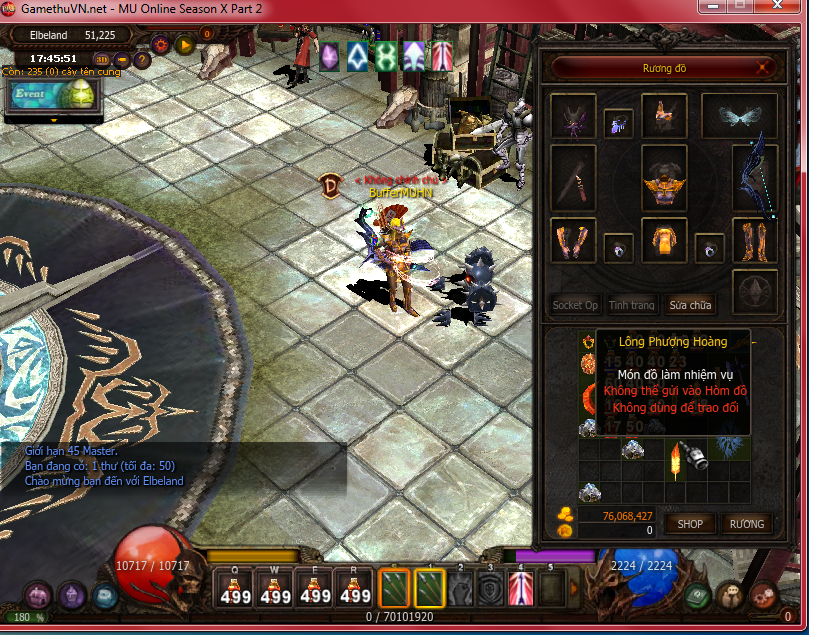
Task: Click the Sửa chữa repair button
Action: pyautogui.click(x=690, y=305)
